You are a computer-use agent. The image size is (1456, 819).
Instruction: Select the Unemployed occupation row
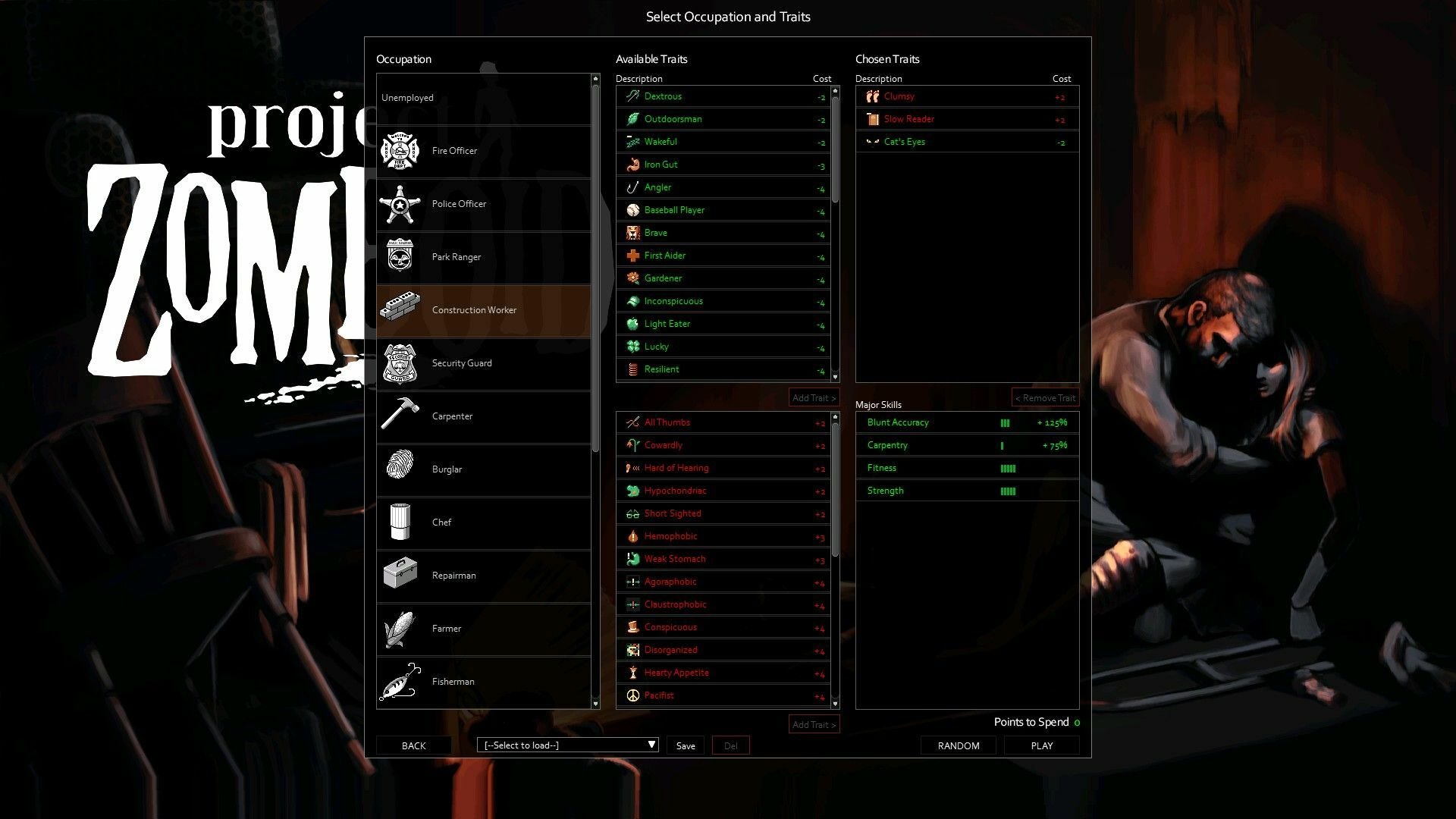[483, 98]
